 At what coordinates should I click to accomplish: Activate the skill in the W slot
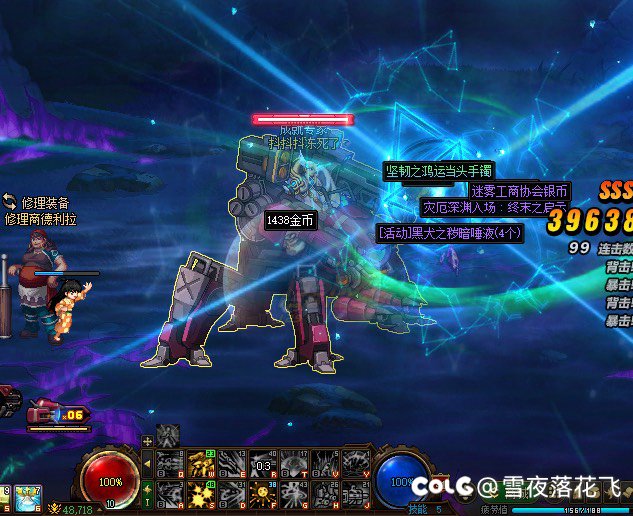tap(201, 464)
